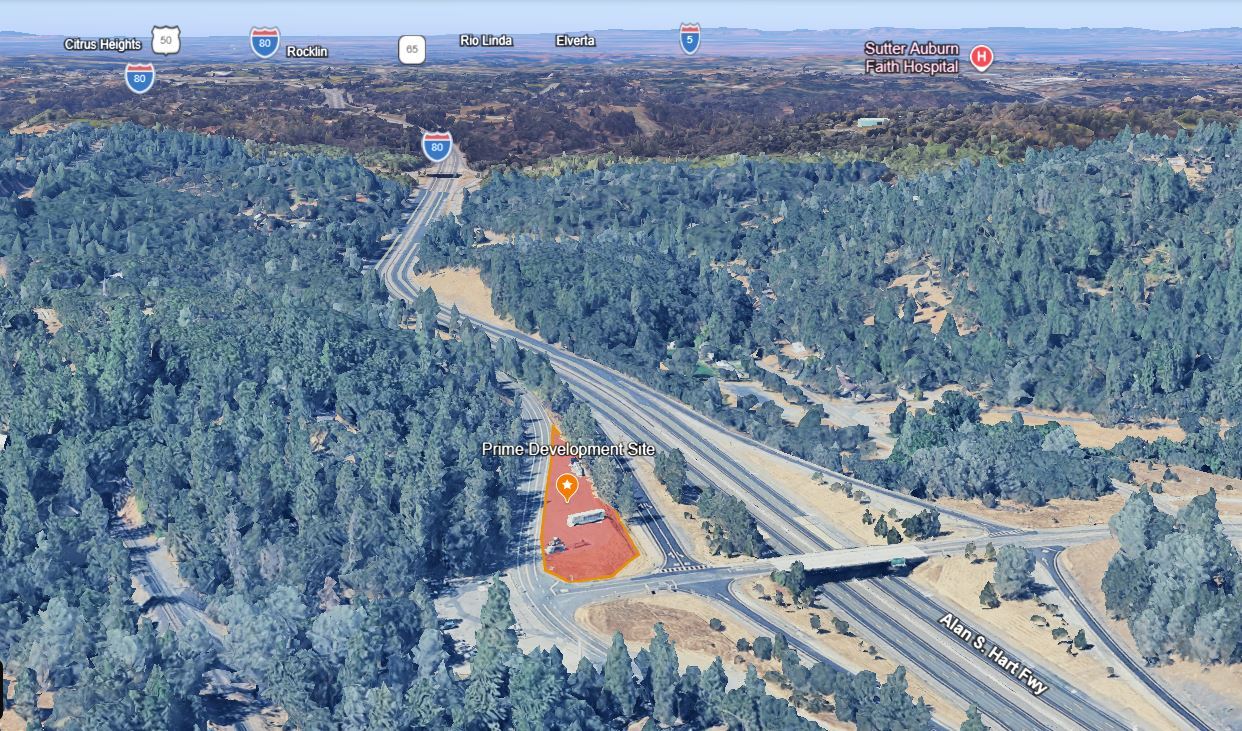Image resolution: width=1242 pixels, height=731 pixels.
Task: Select the US Route 50 shield
Action: tap(167, 41)
